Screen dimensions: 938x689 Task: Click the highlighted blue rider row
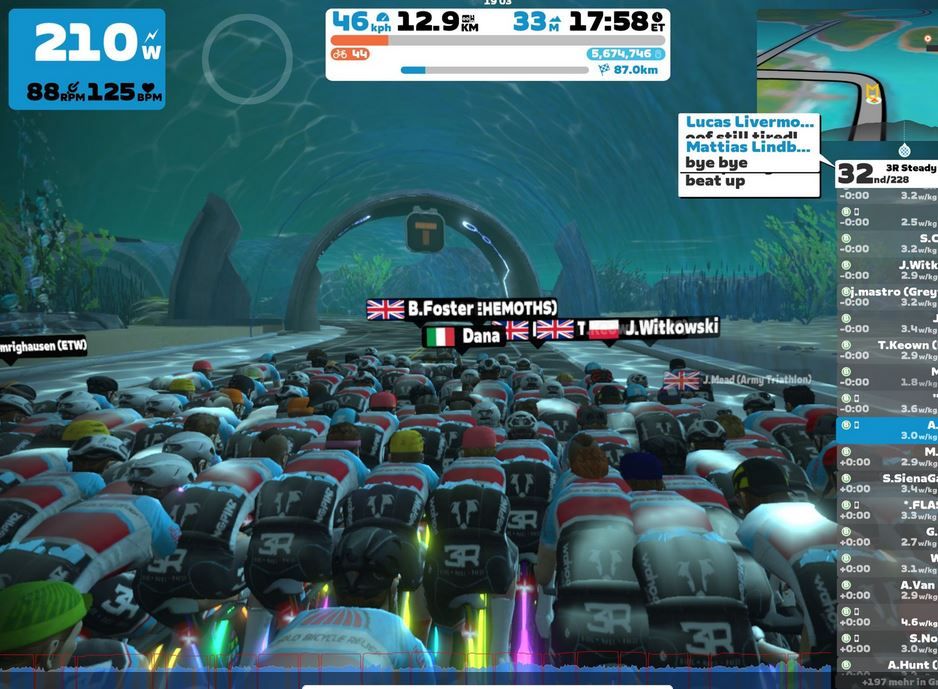tap(887, 430)
